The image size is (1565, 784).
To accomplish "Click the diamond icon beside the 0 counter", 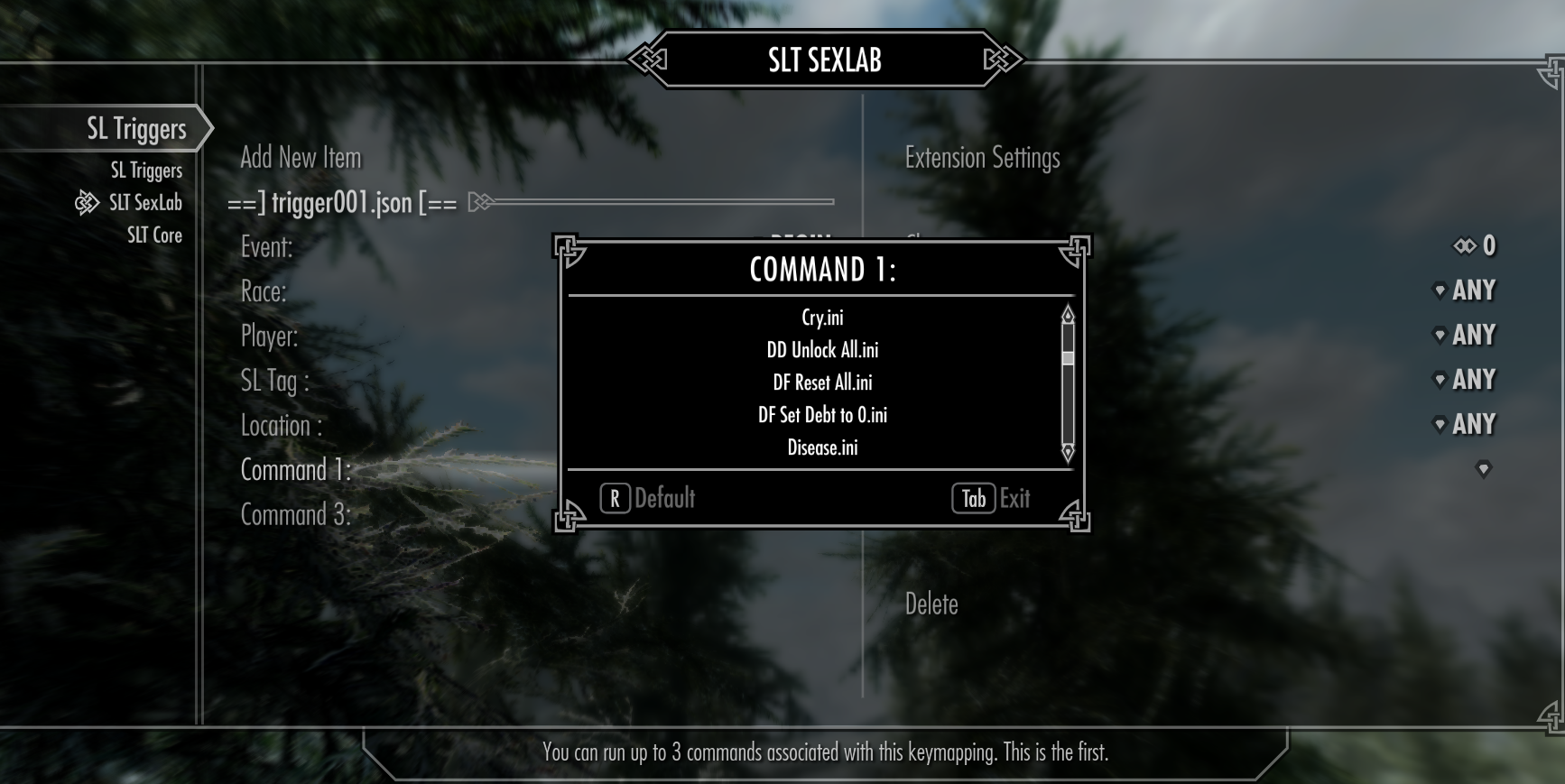I will tap(1463, 244).
